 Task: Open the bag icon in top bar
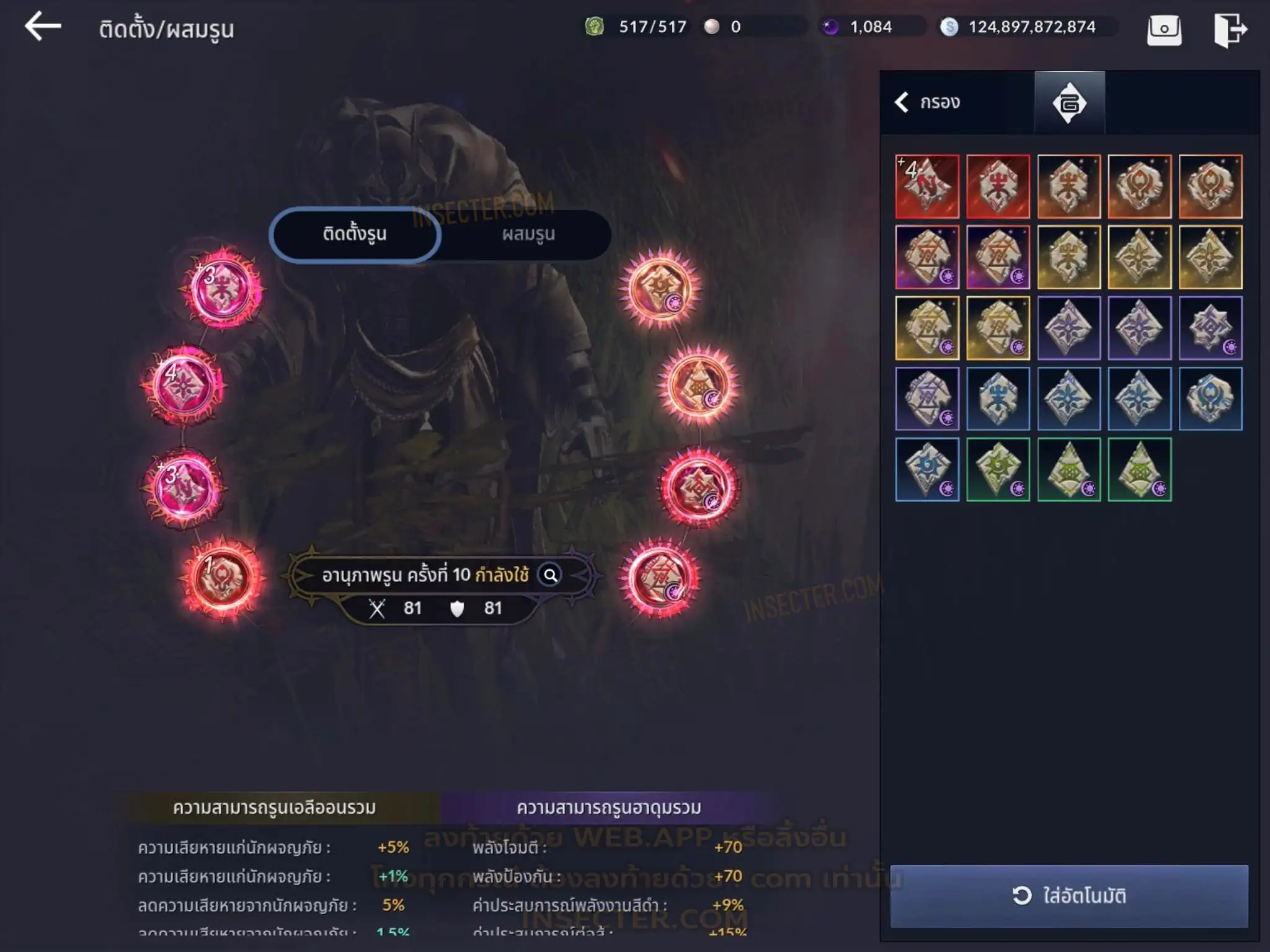1164,29
